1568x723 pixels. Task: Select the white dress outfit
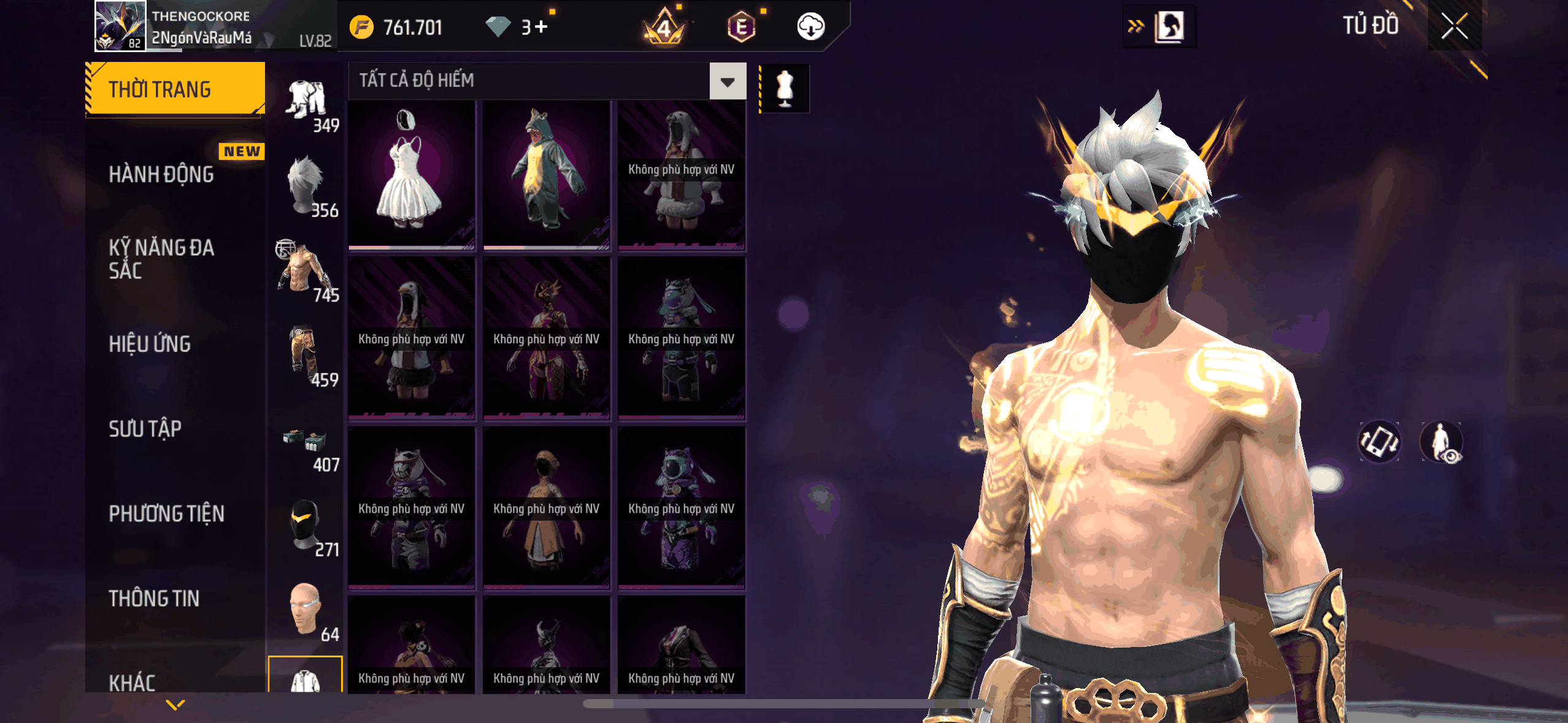tap(411, 175)
